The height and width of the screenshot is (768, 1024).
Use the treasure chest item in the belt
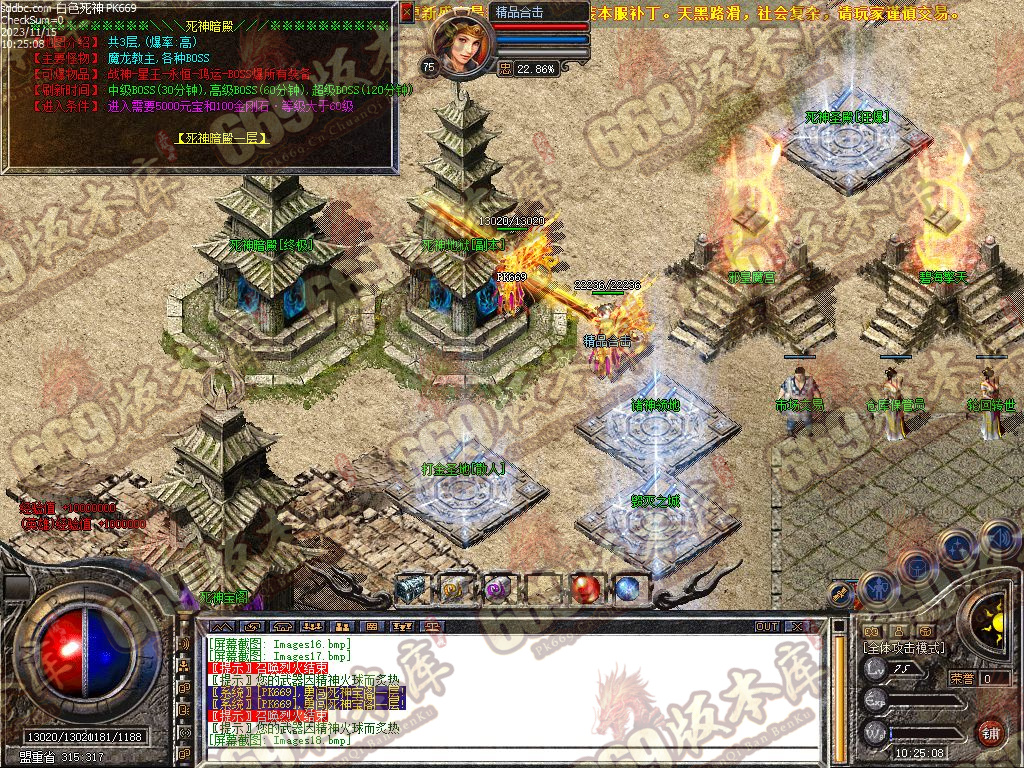pyautogui.click(x=410, y=589)
